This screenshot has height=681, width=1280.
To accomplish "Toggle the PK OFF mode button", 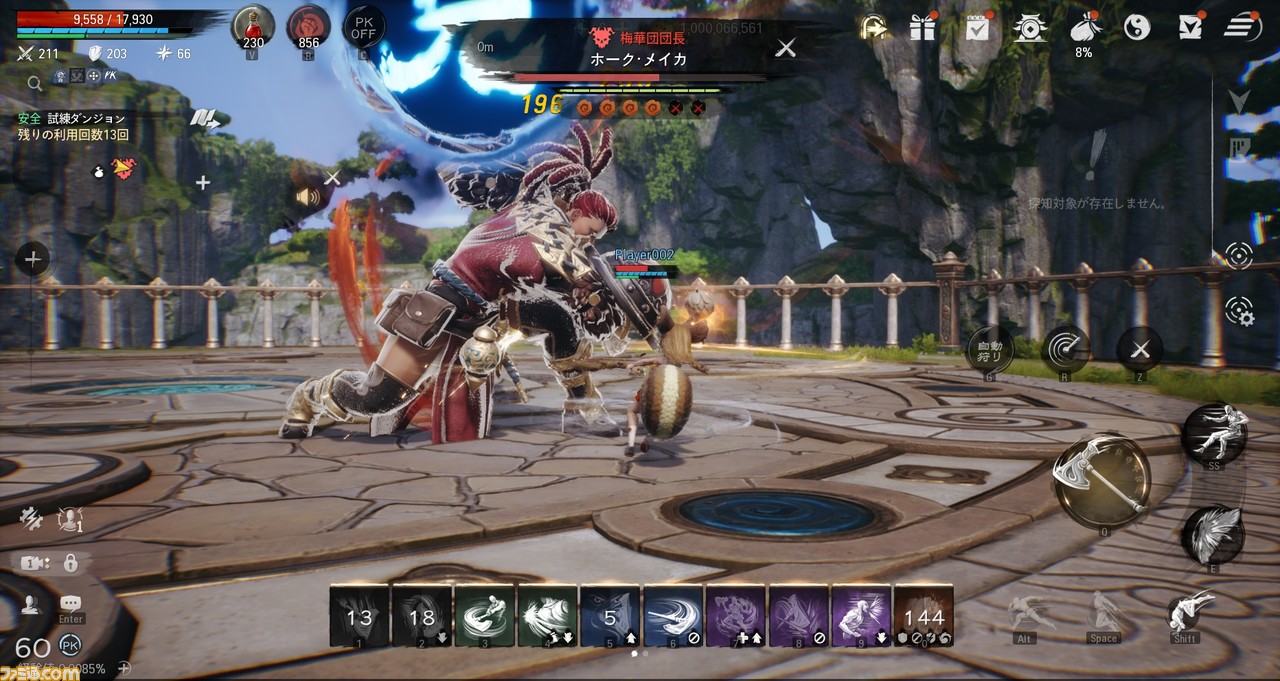I will pyautogui.click(x=363, y=27).
